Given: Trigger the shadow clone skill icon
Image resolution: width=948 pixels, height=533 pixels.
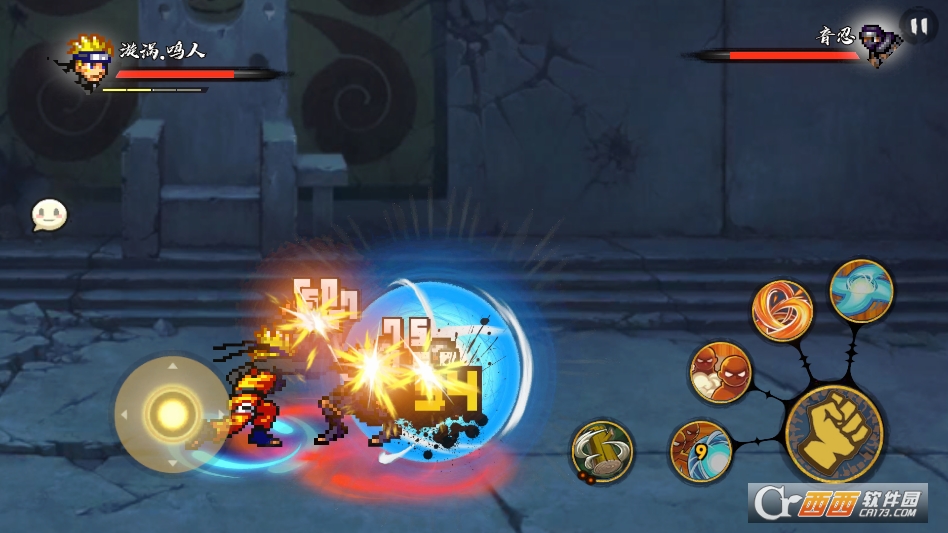Looking at the screenshot, I should (720, 372).
